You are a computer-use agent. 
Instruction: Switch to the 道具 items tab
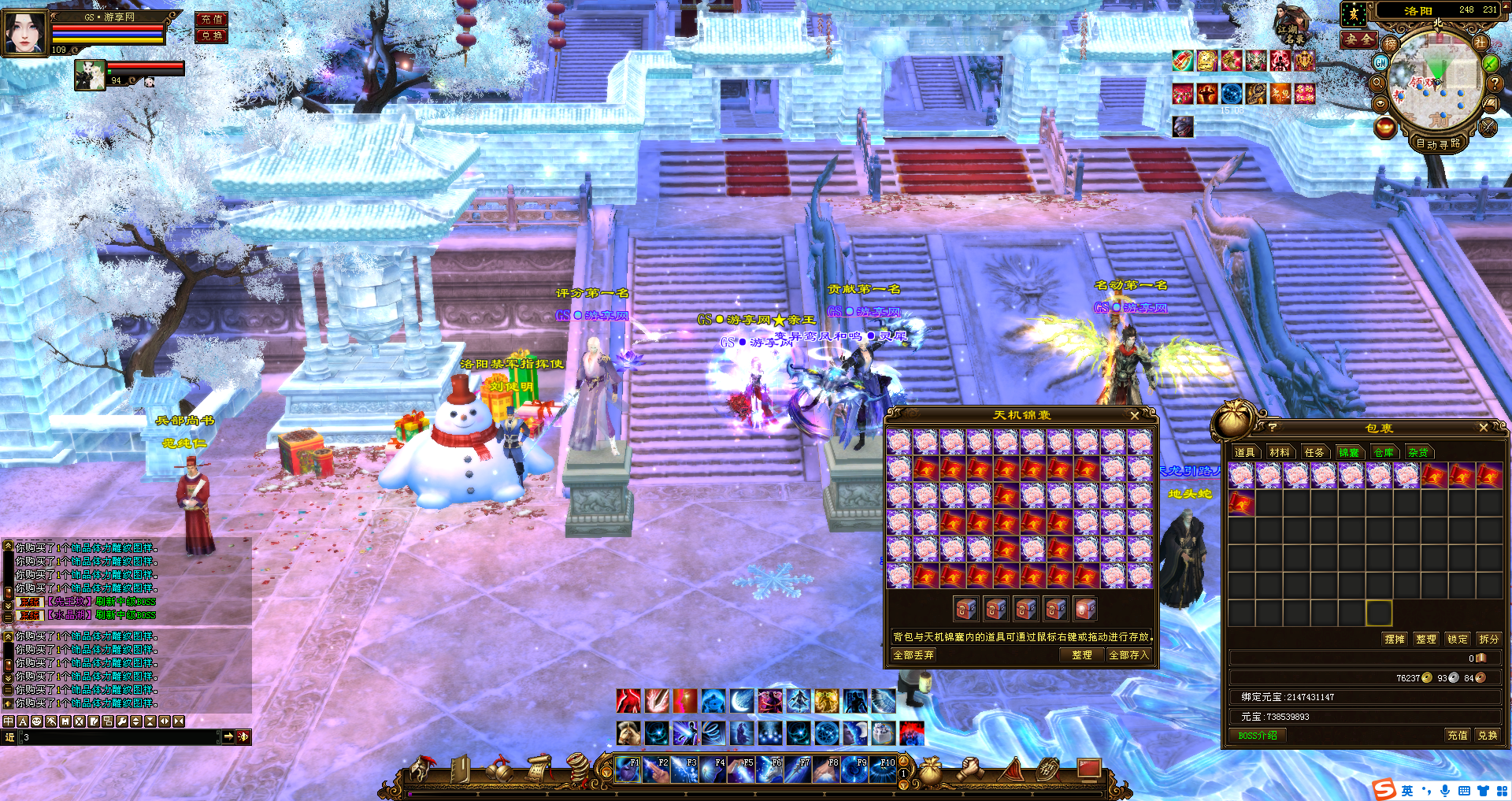(1245, 452)
